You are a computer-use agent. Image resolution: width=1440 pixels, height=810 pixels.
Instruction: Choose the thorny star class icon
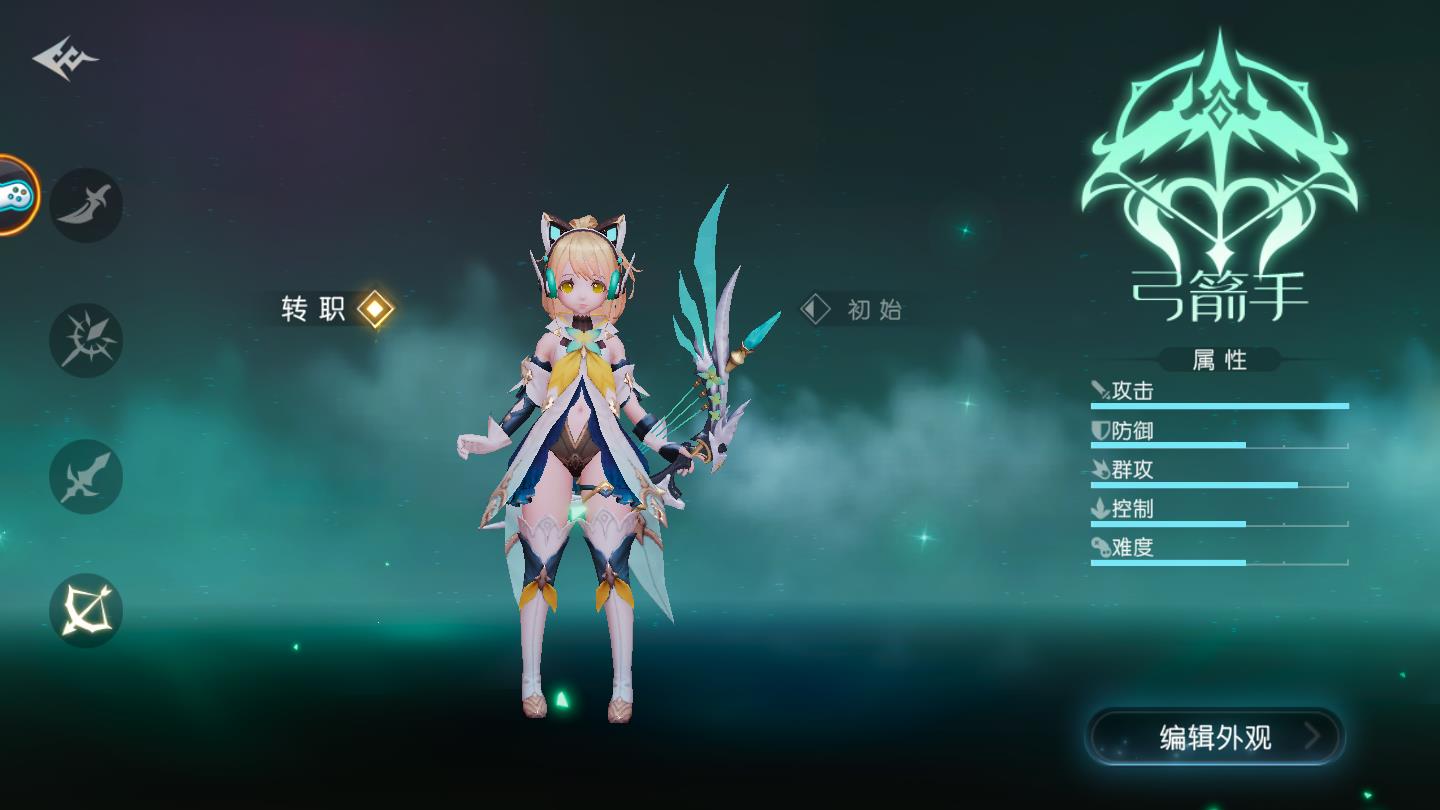point(87,340)
